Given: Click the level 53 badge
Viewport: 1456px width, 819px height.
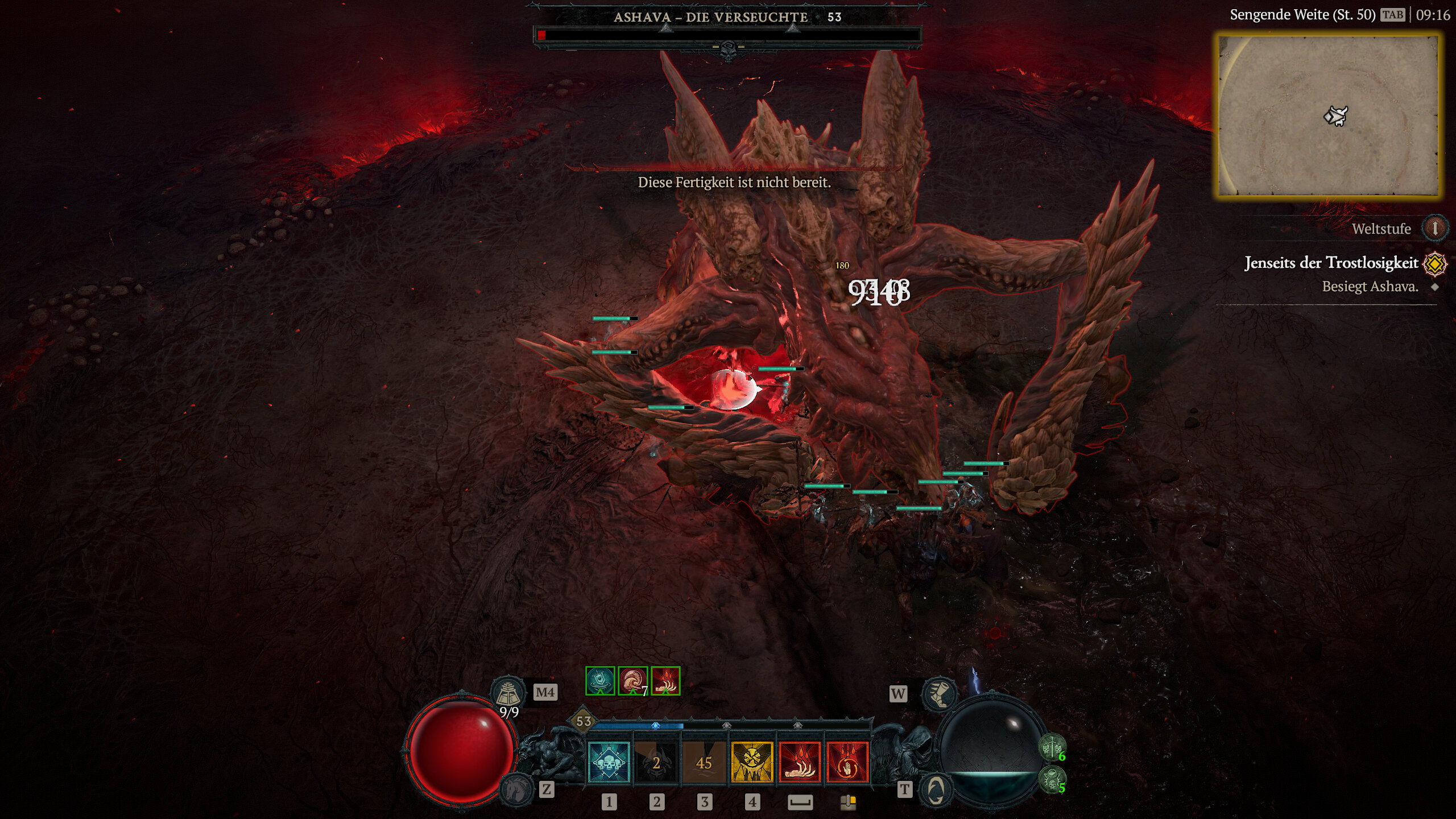Looking at the screenshot, I should 584,721.
